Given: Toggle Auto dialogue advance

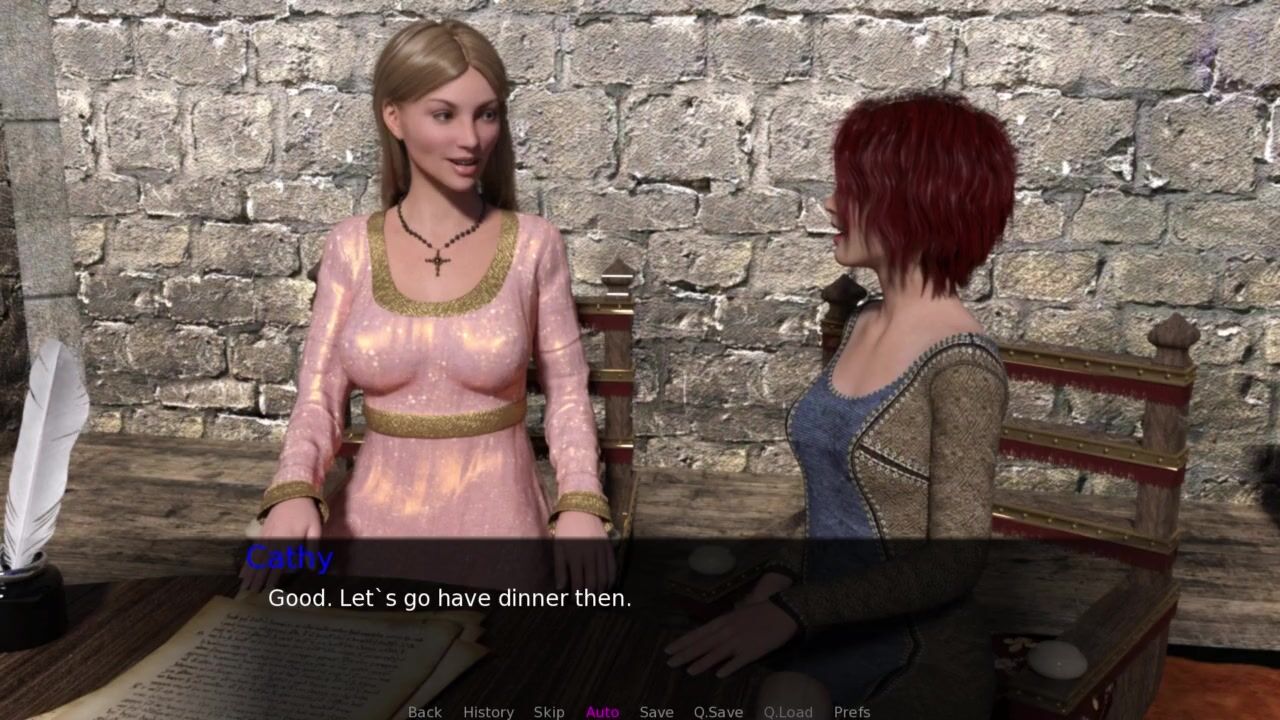Looking at the screenshot, I should click(602, 712).
